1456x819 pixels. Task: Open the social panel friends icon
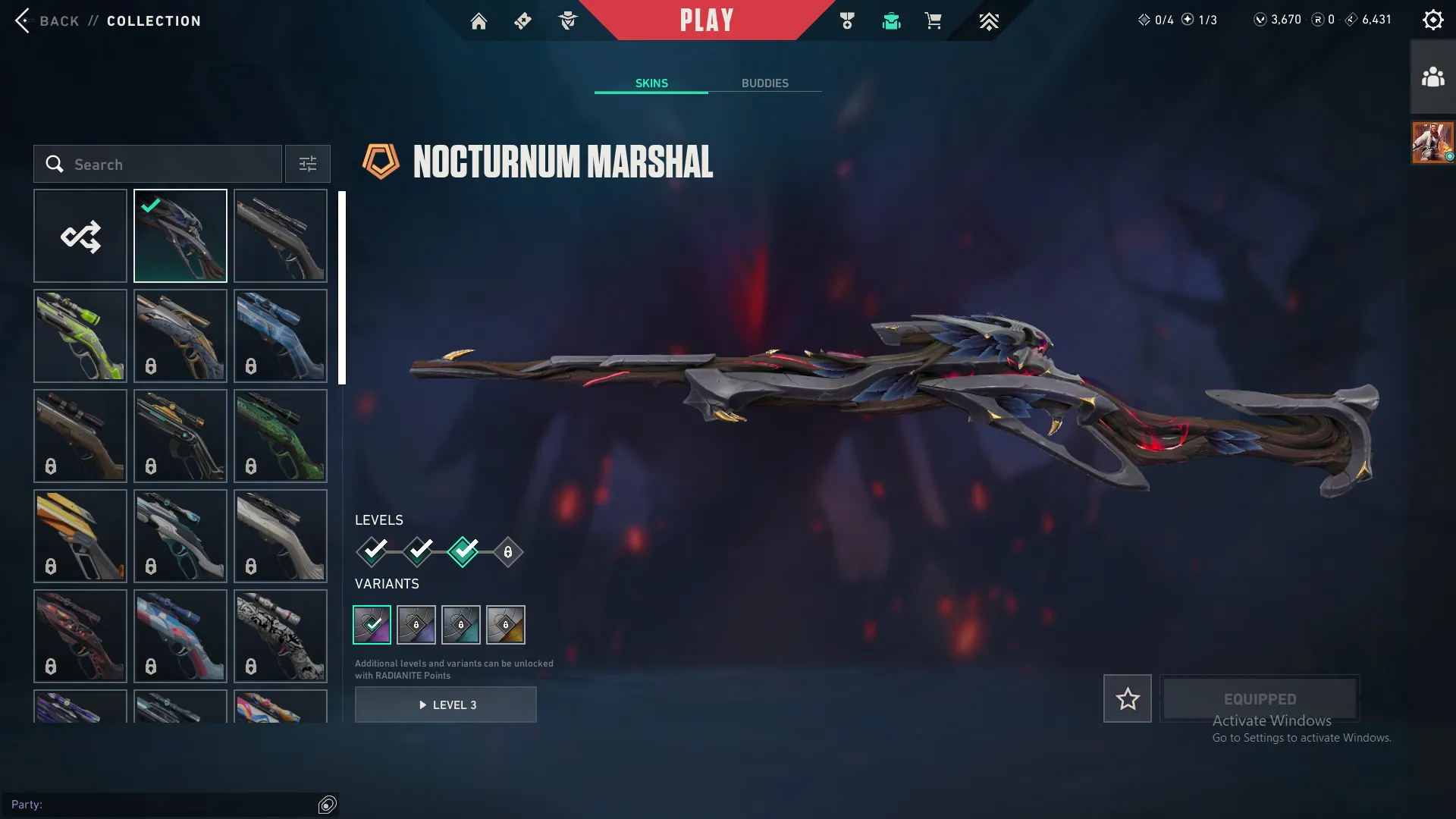coord(1431,75)
